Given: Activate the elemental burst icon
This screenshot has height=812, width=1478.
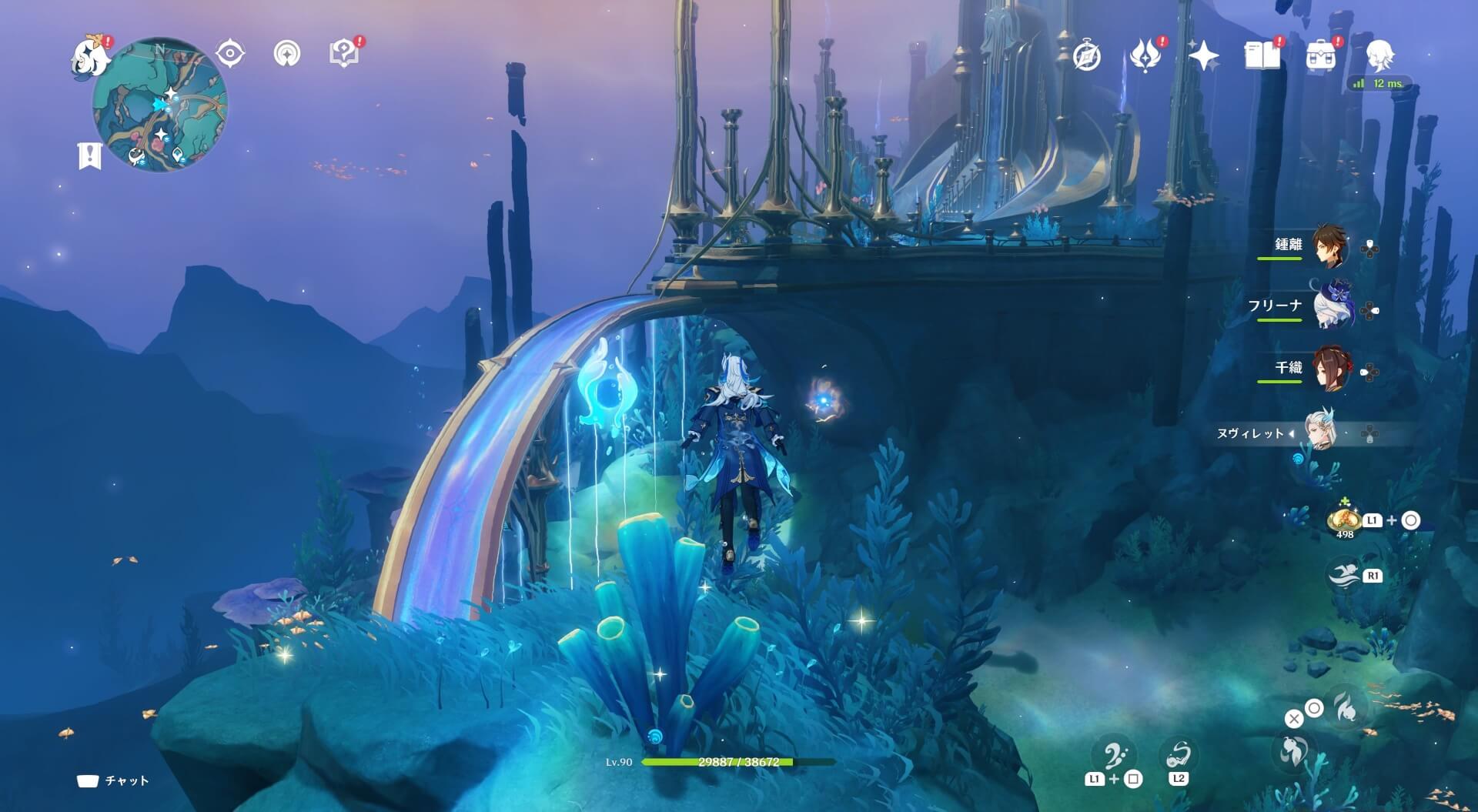Looking at the screenshot, I should (1346, 706).
